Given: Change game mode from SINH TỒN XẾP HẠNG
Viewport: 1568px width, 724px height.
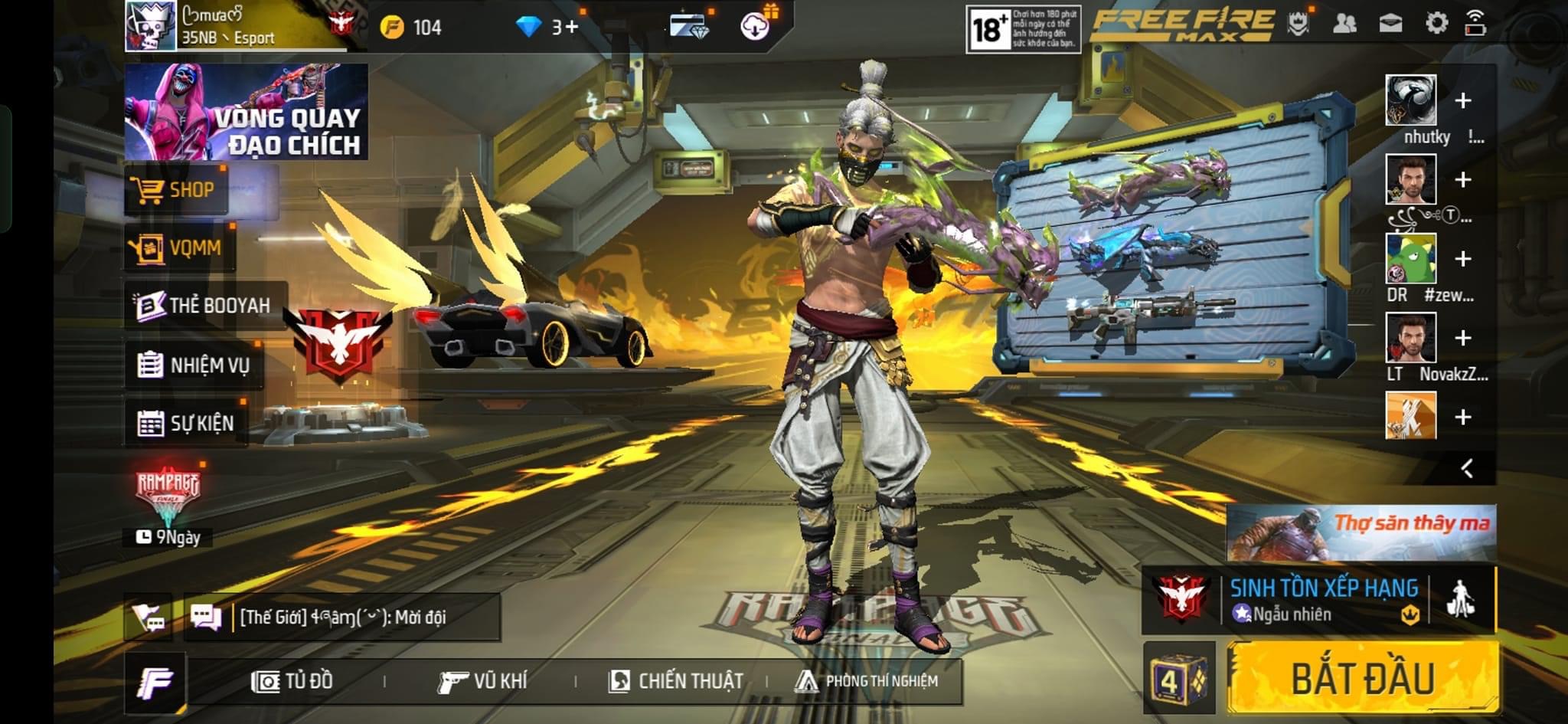Looking at the screenshot, I should click(x=1323, y=599).
